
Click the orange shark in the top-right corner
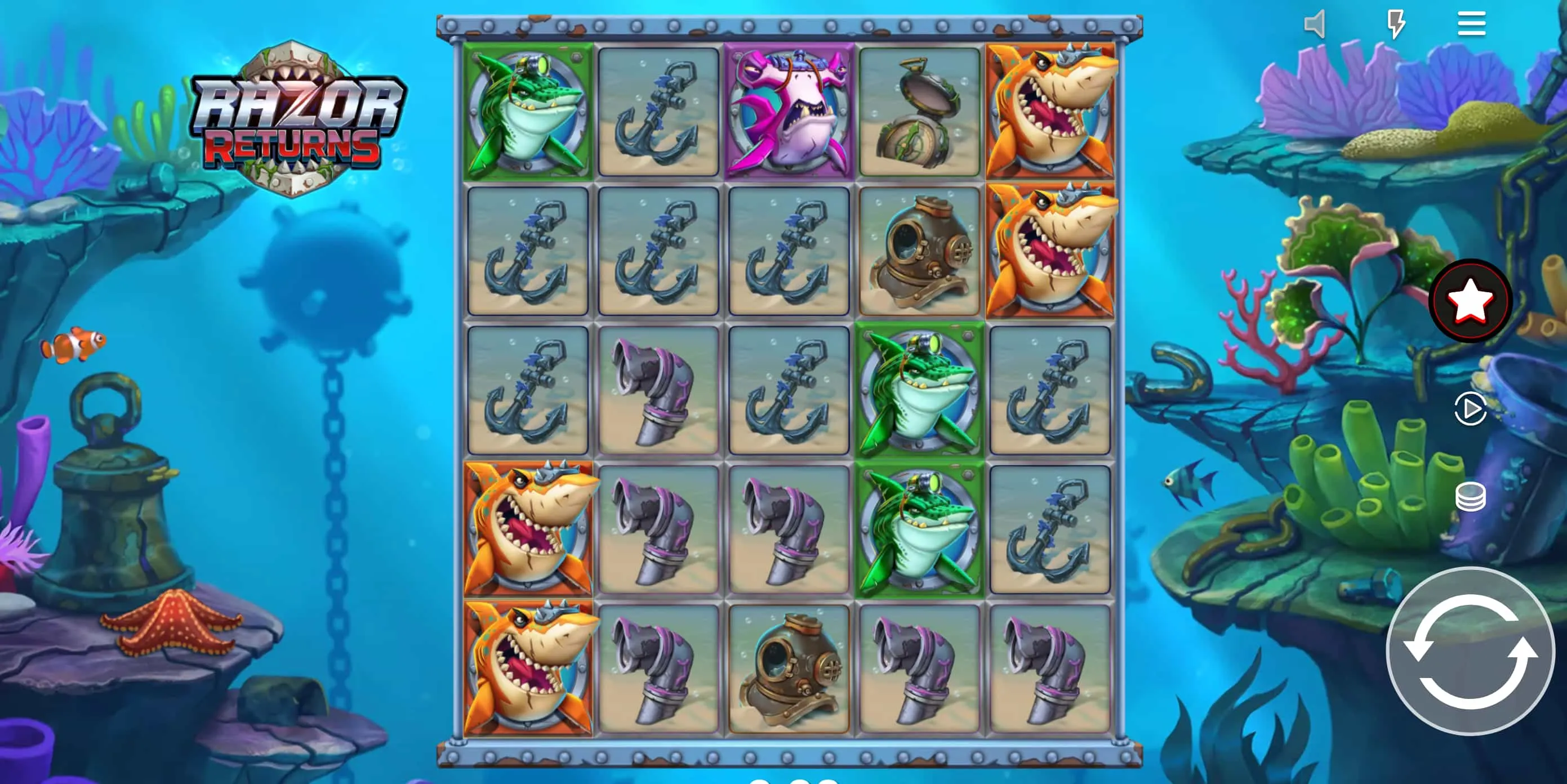click(x=1050, y=113)
